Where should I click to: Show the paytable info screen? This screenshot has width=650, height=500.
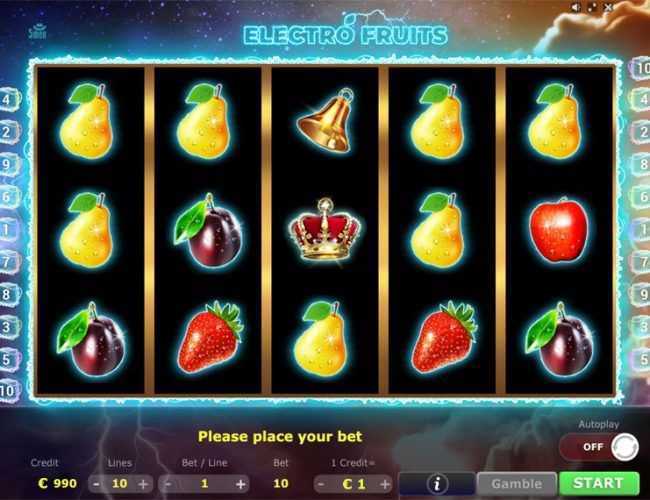[x=437, y=484]
